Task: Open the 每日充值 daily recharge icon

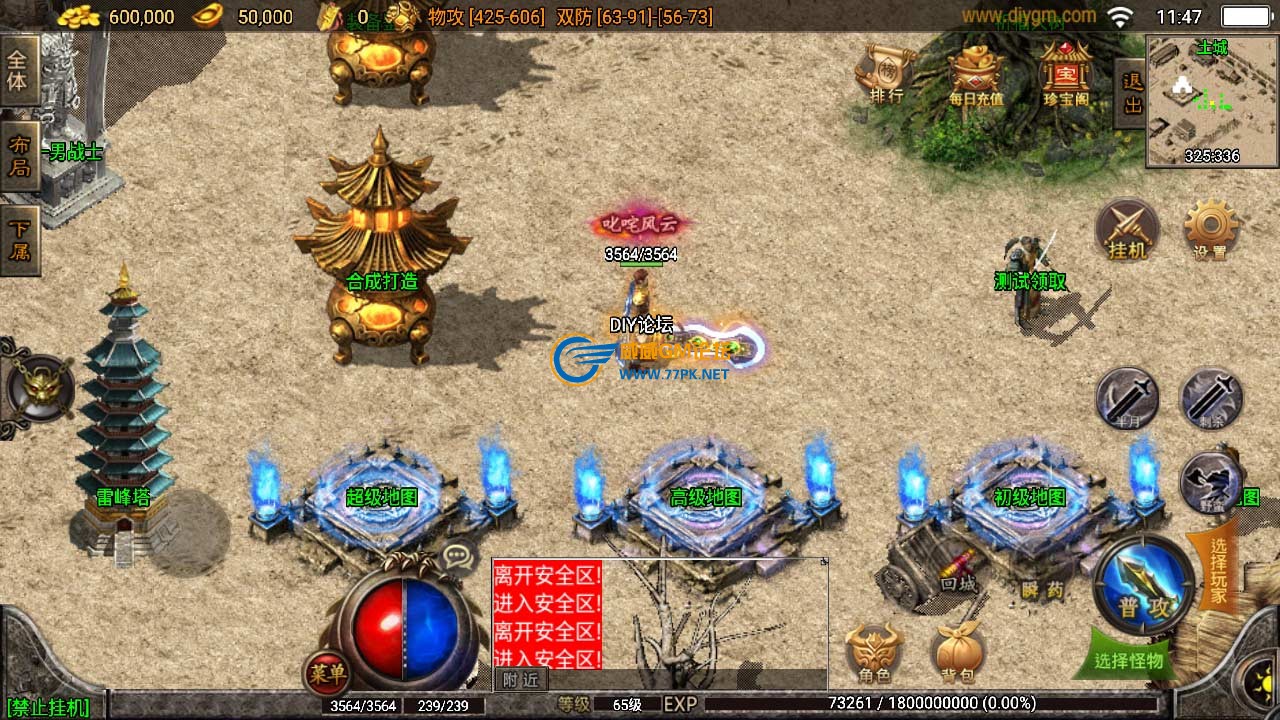Action: 976,73
